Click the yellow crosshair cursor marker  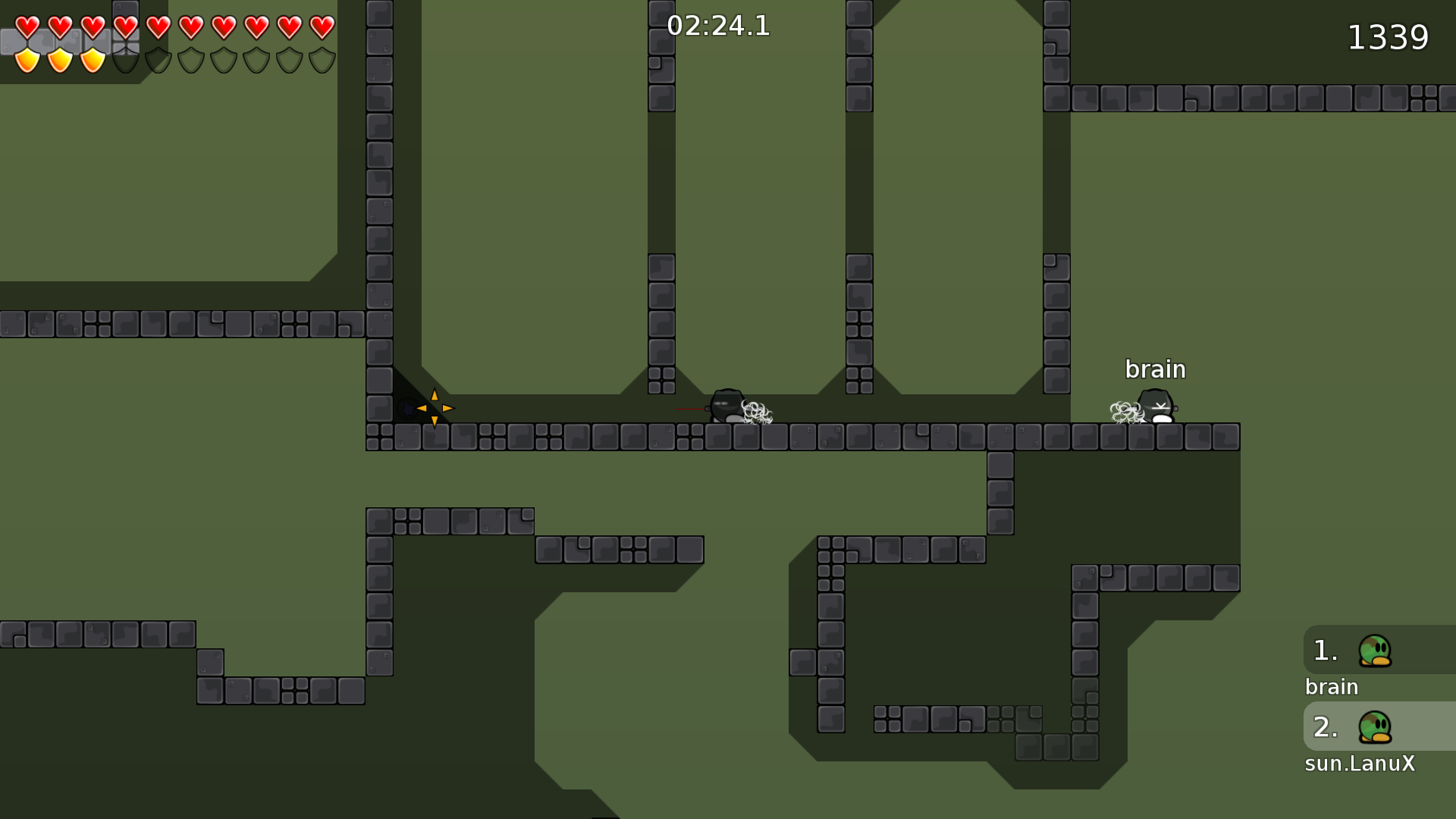433,409
